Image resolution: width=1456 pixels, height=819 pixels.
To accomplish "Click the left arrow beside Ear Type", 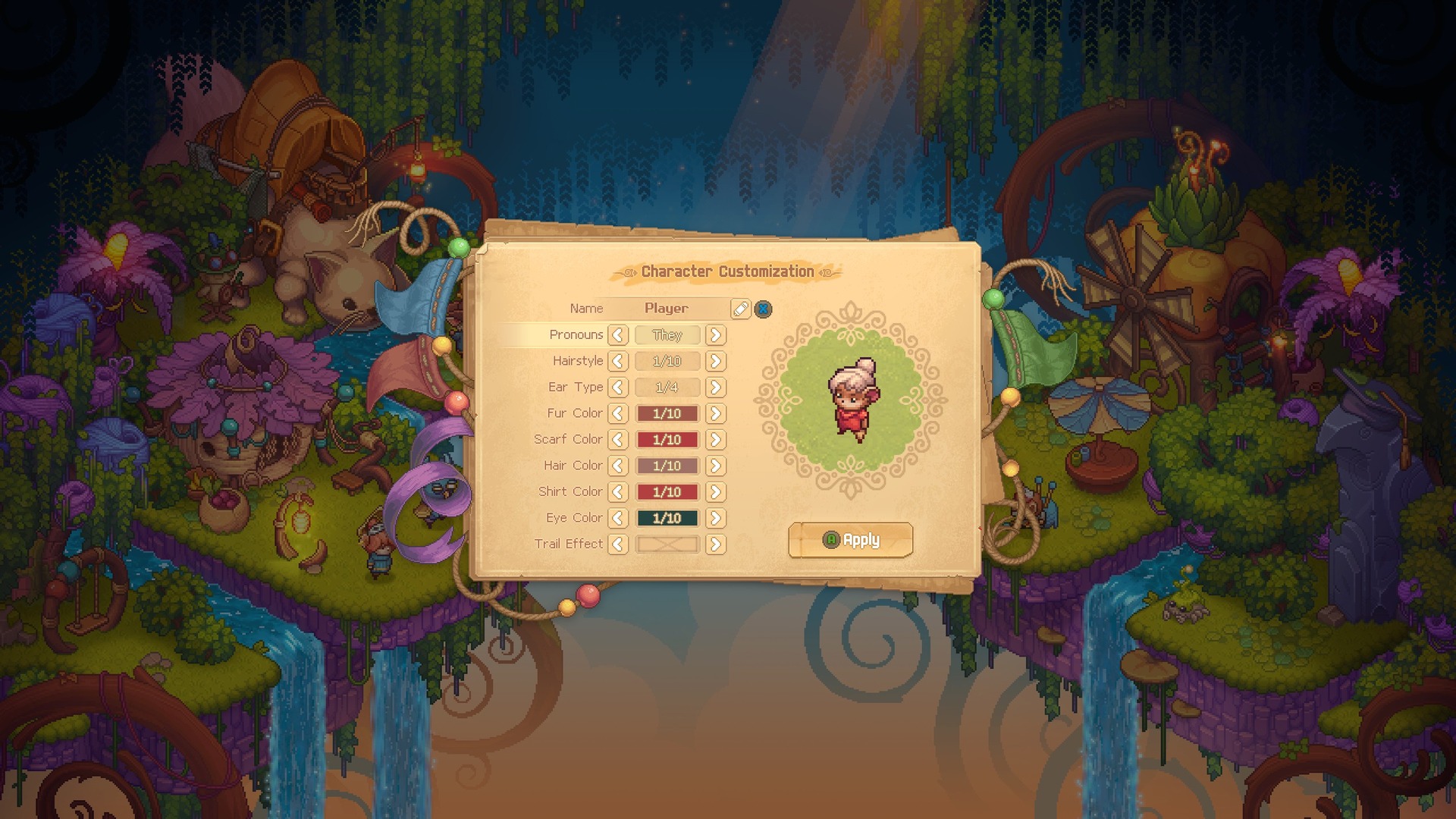I will [617, 388].
